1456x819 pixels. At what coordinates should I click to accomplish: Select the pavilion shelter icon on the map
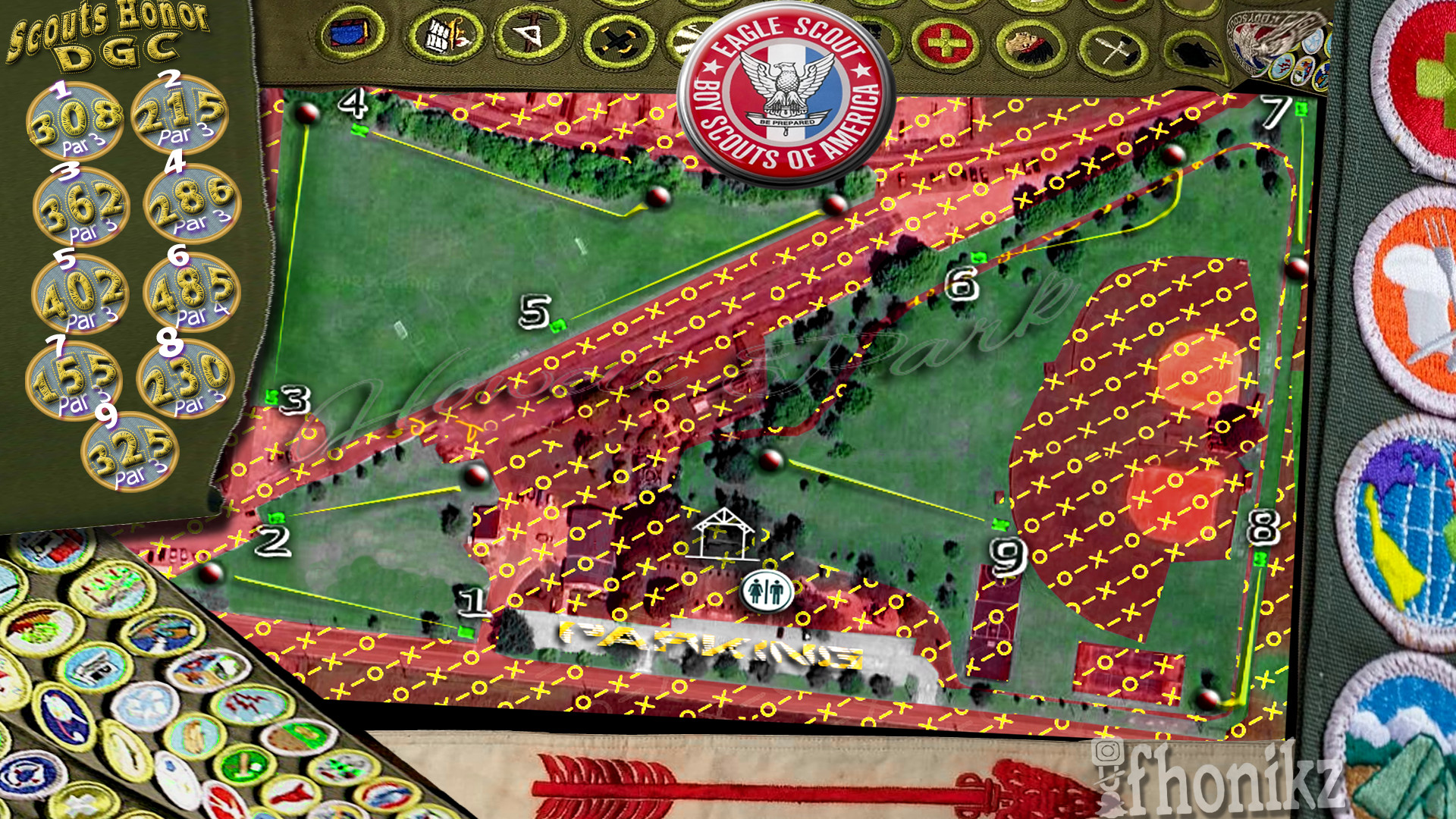(x=723, y=534)
